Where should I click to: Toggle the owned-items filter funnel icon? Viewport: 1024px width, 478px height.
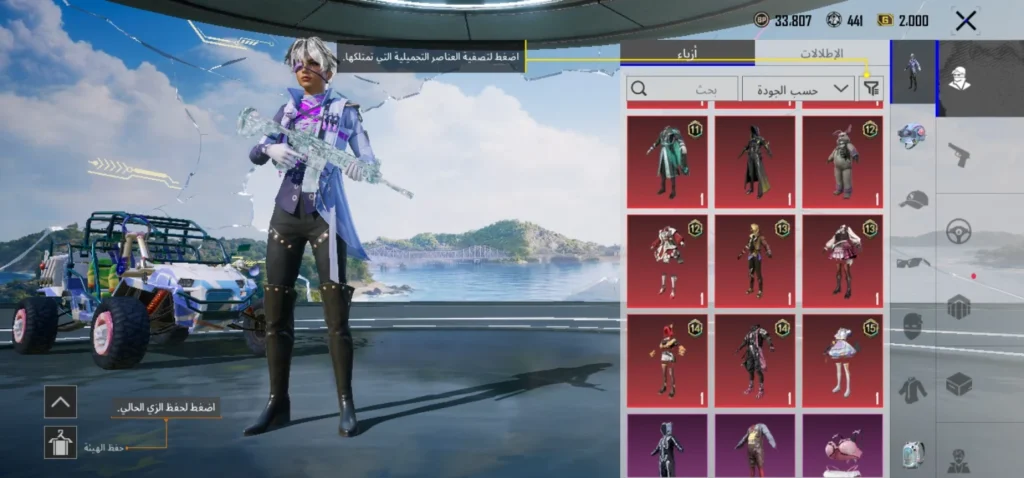tap(872, 89)
